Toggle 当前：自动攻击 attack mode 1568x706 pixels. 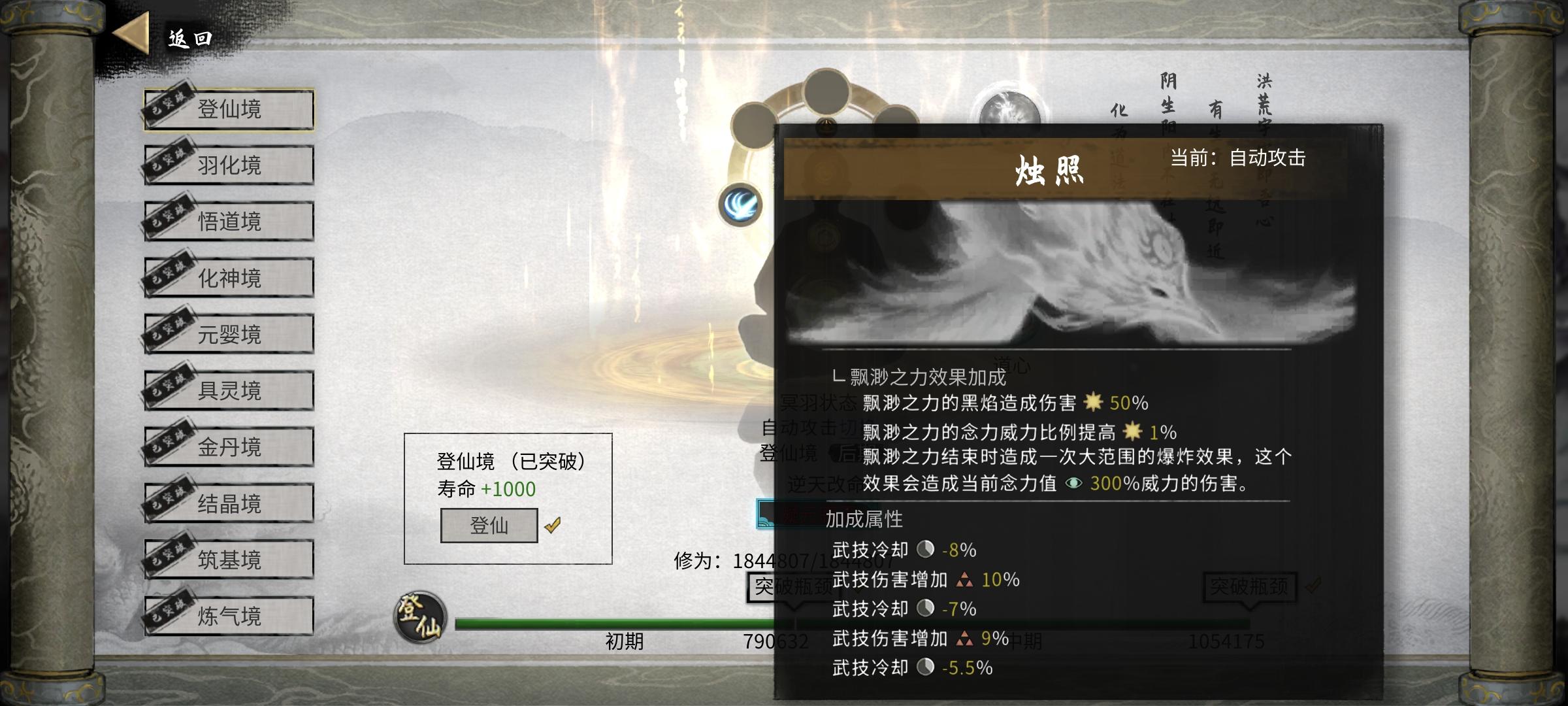tap(1238, 157)
